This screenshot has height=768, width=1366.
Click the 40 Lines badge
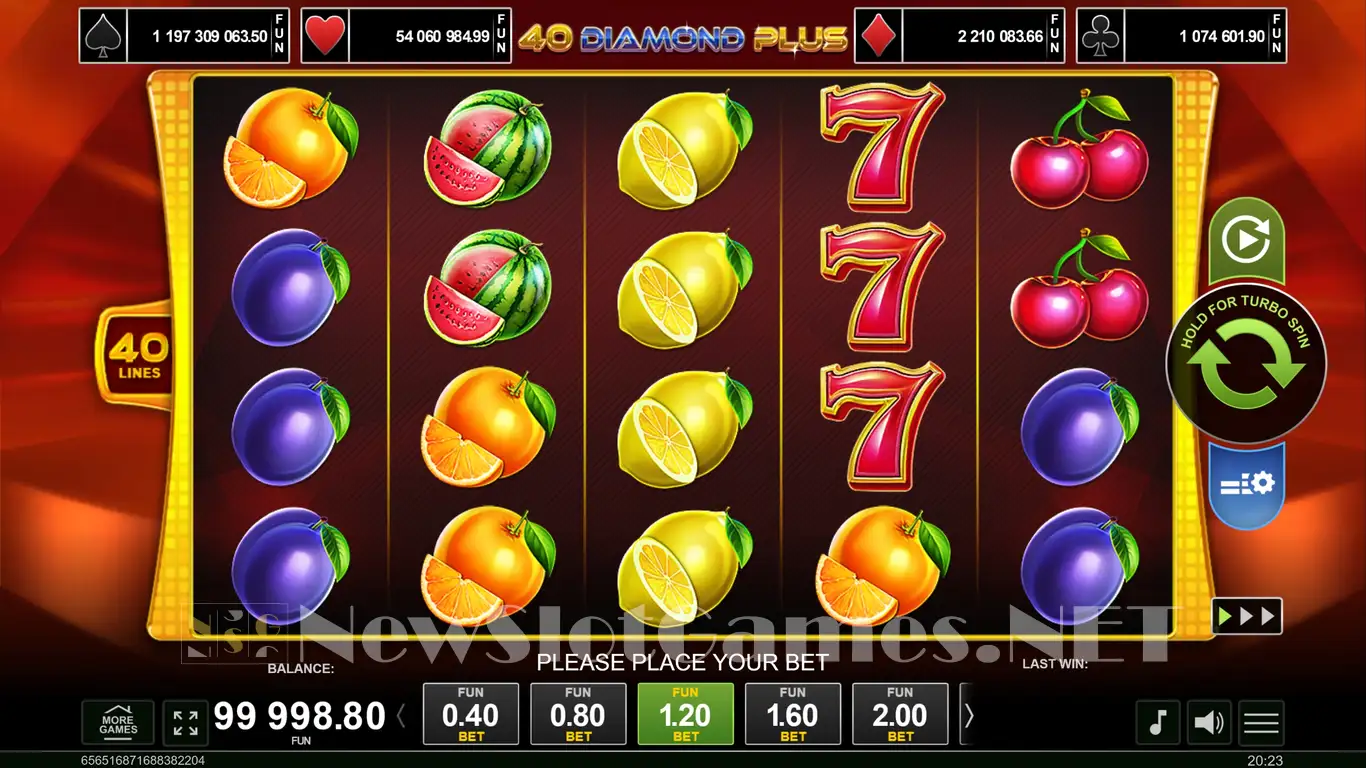point(136,356)
